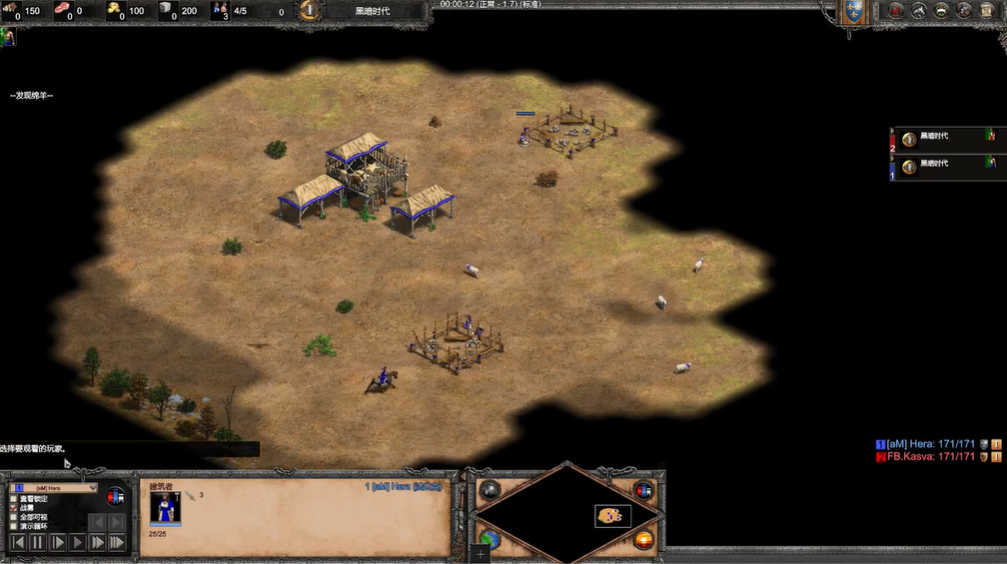
Task: Open objectives with the red checkmark icon
Action: coord(895,11)
